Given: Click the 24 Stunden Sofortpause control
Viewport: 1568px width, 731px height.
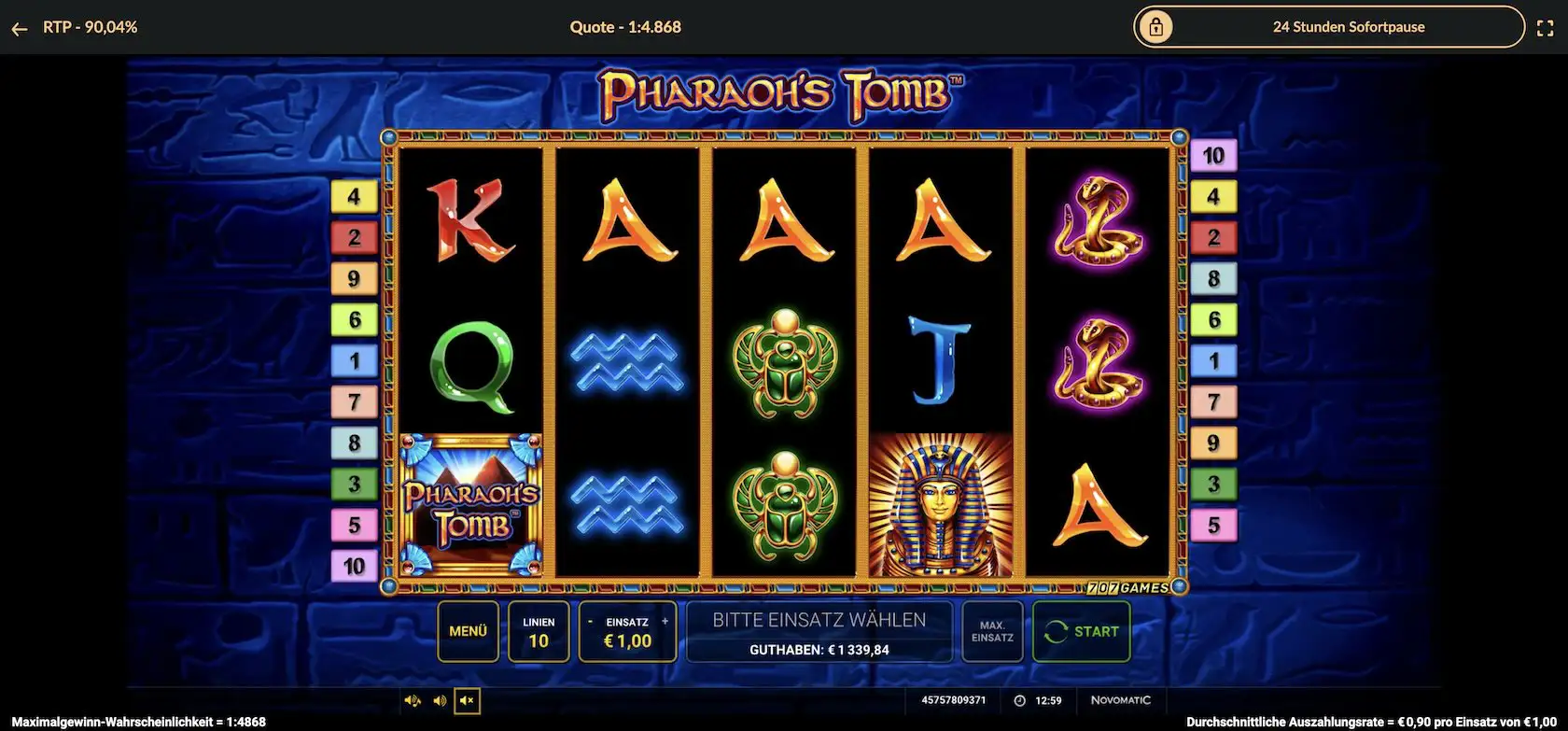Looking at the screenshot, I should (x=1348, y=27).
